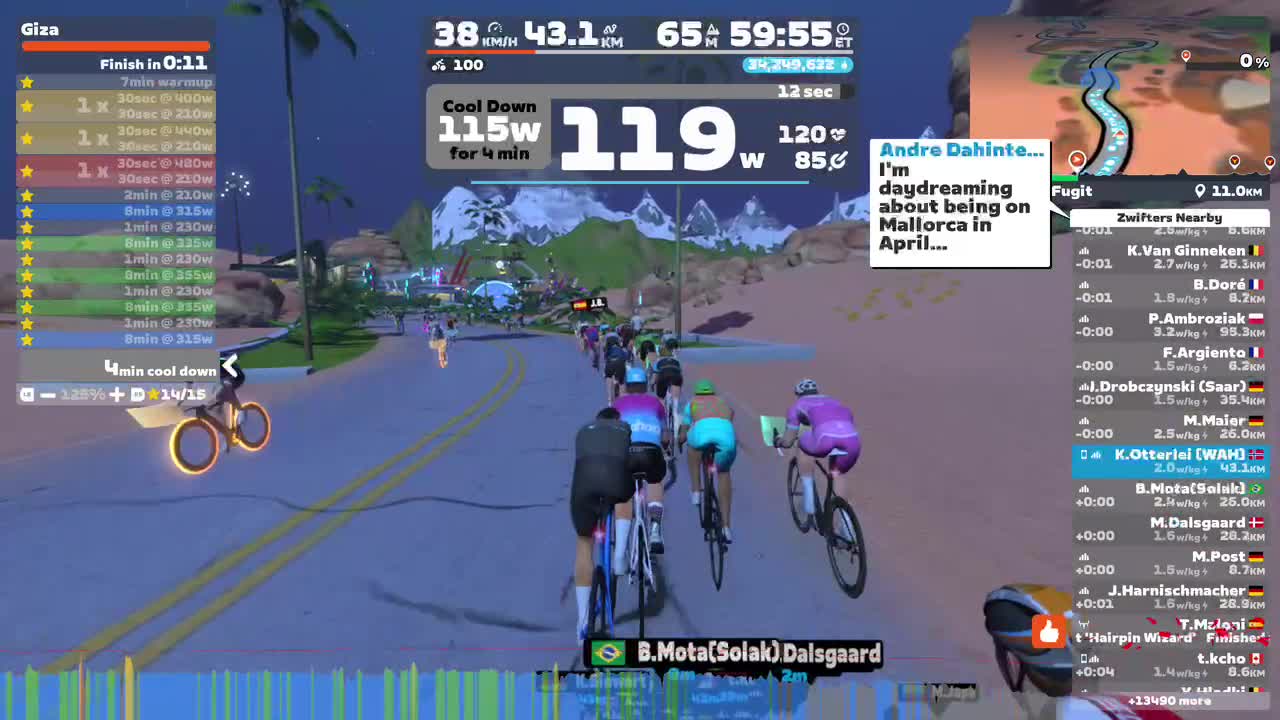Click the bolt icon next to 100
Image resolution: width=1280 pixels, height=720 pixels.
click(440, 65)
